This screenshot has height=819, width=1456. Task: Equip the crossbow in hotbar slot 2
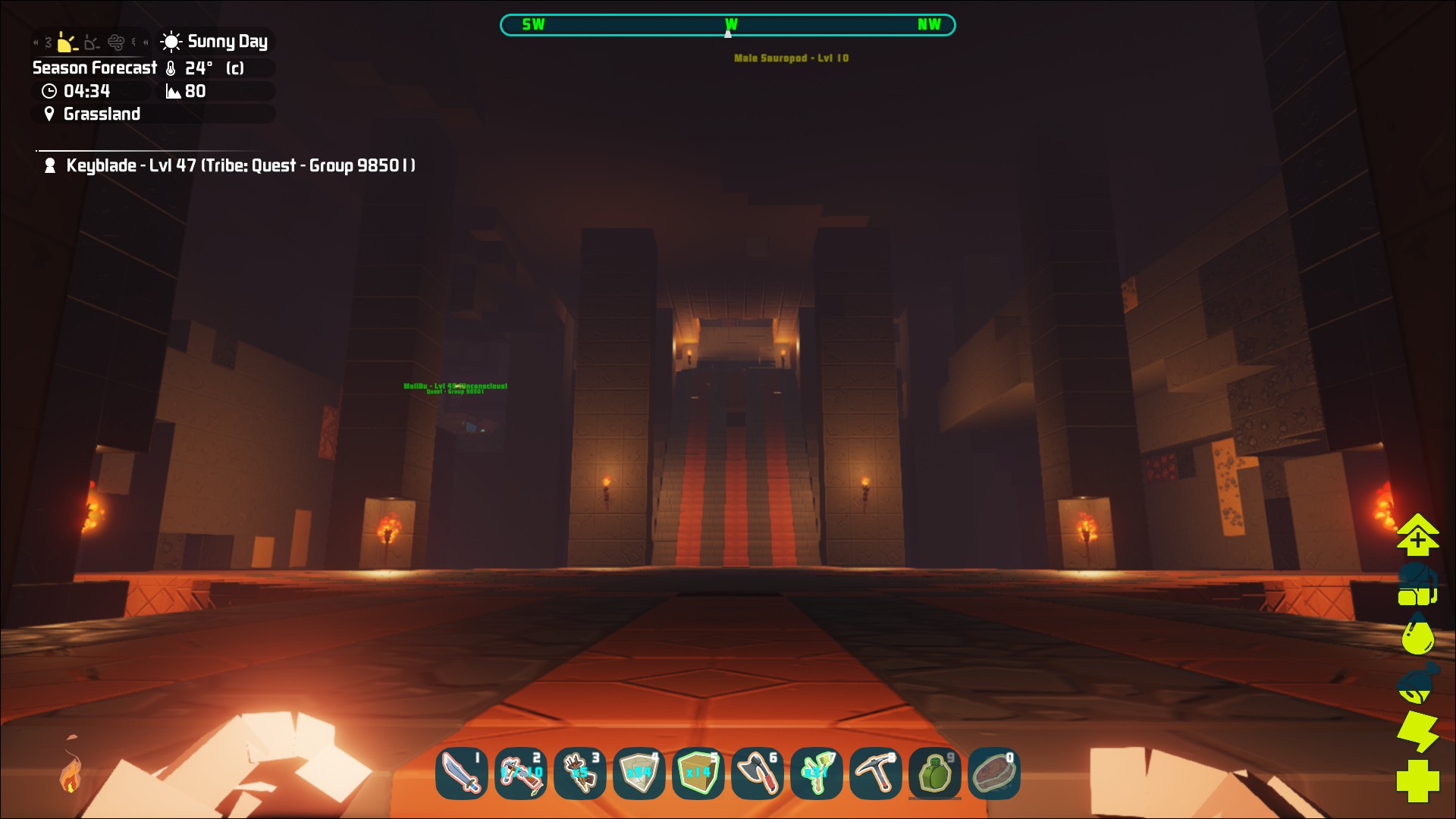[x=520, y=773]
